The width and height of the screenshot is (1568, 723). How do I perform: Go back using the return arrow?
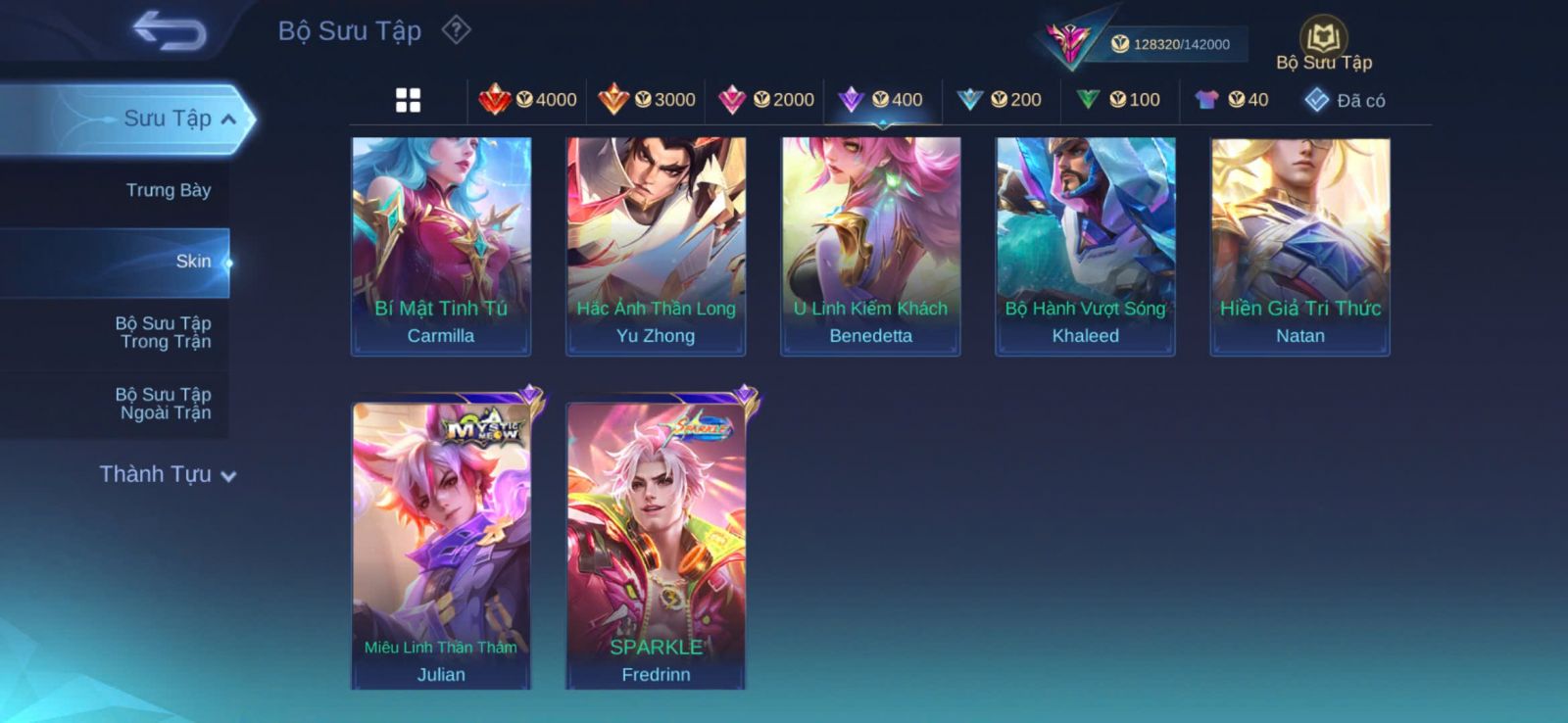coord(170,30)
